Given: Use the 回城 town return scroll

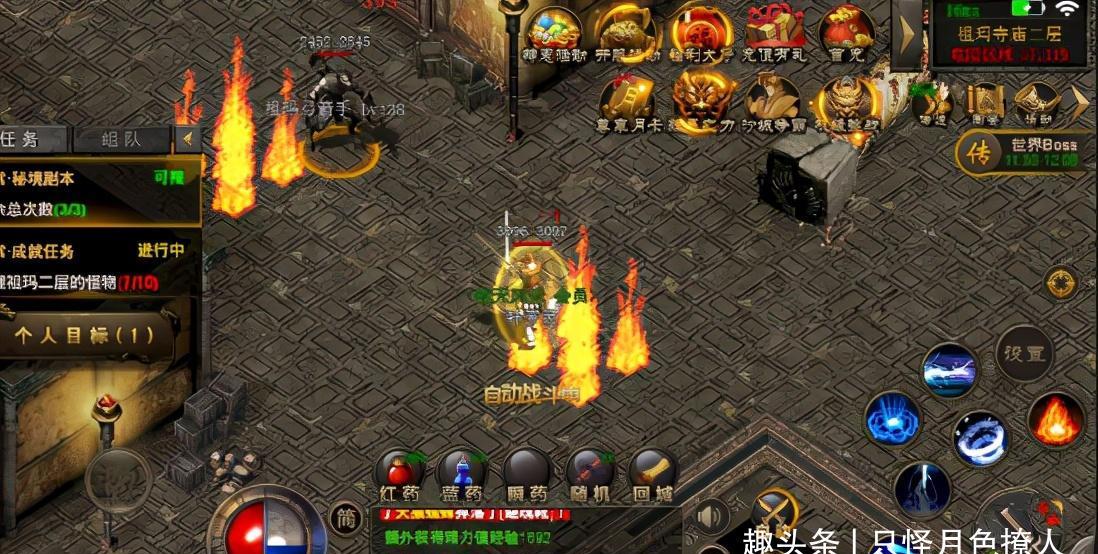Looking at the screenshot, I should [652, 472].
